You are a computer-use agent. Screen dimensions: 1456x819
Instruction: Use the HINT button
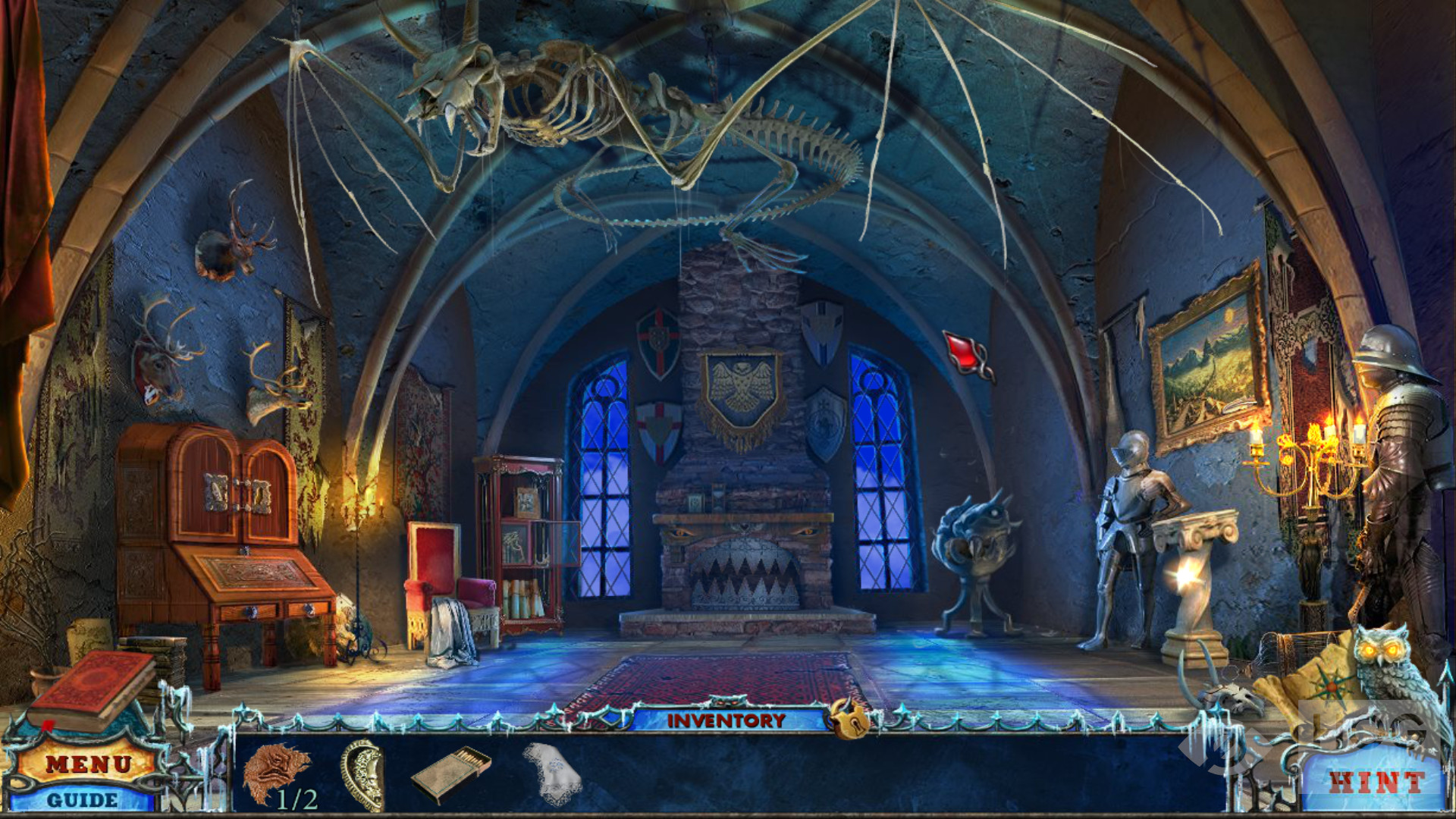(x=1376, y=783)
